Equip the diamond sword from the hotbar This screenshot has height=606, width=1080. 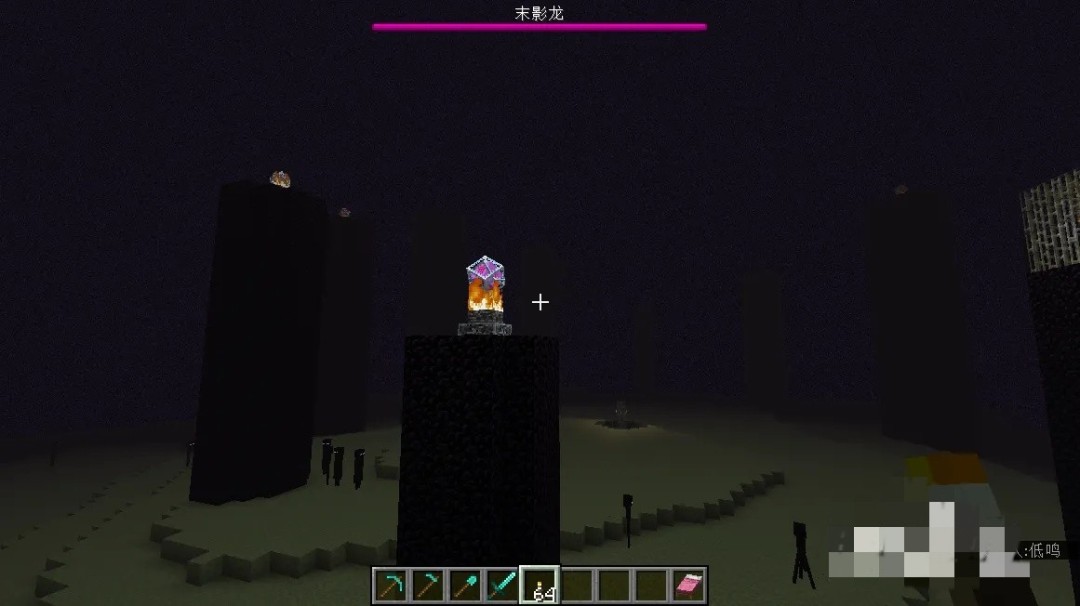tap(501, 585)
